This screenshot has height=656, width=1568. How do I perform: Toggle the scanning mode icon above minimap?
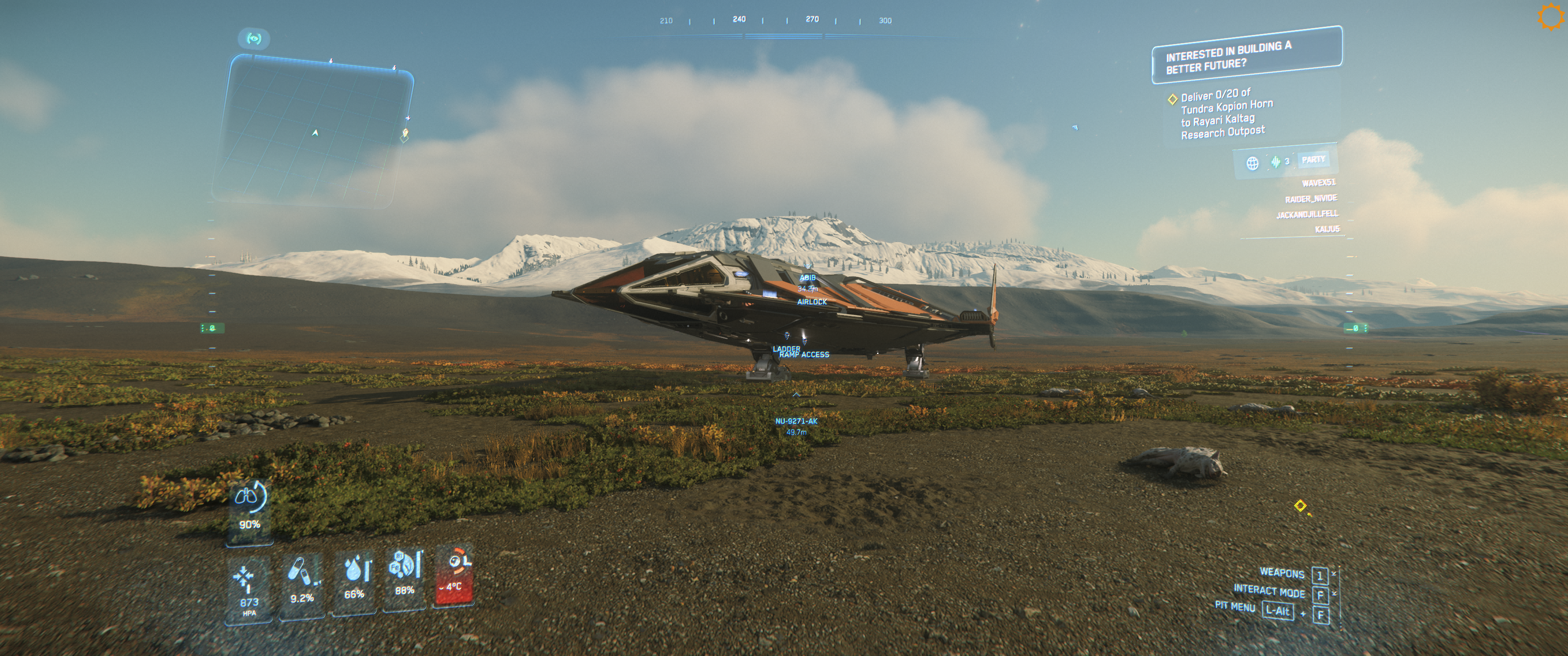tap(254, 39)
